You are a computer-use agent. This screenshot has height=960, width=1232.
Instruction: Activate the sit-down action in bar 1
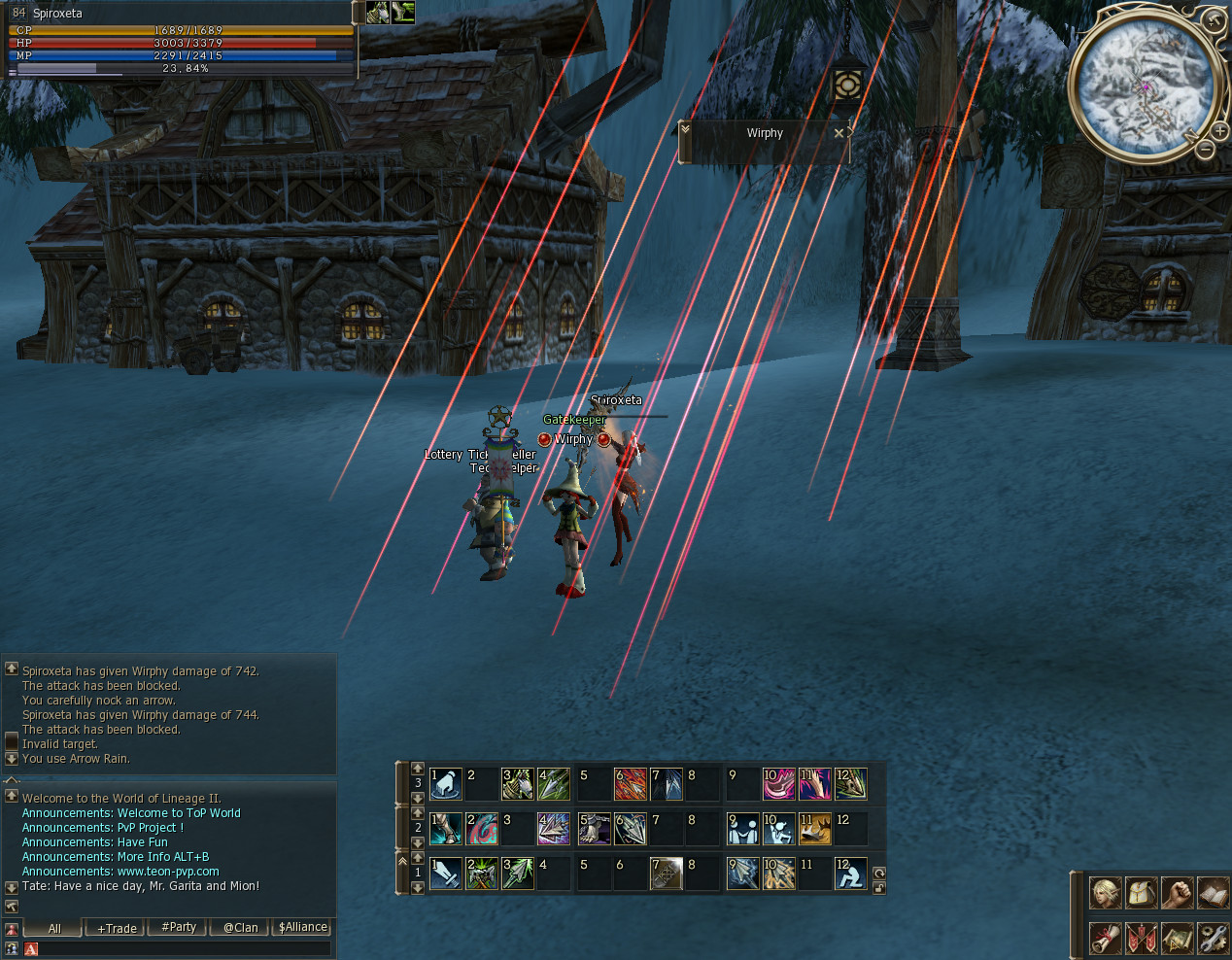click(x=850, y=874)
